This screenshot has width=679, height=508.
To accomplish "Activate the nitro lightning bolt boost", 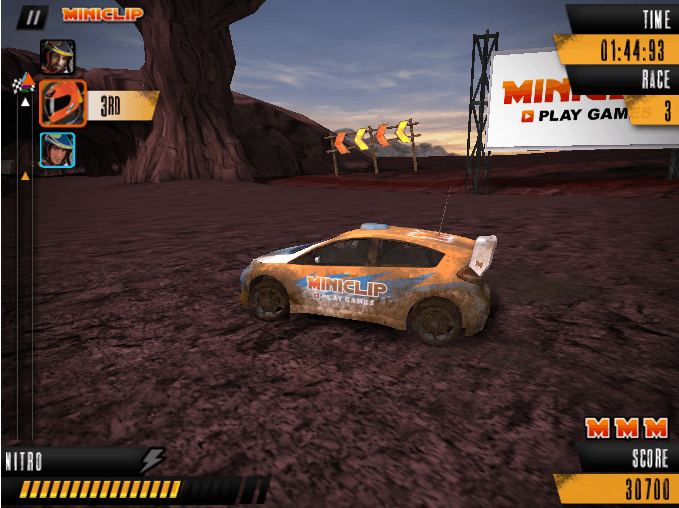I will pos(152,461).
